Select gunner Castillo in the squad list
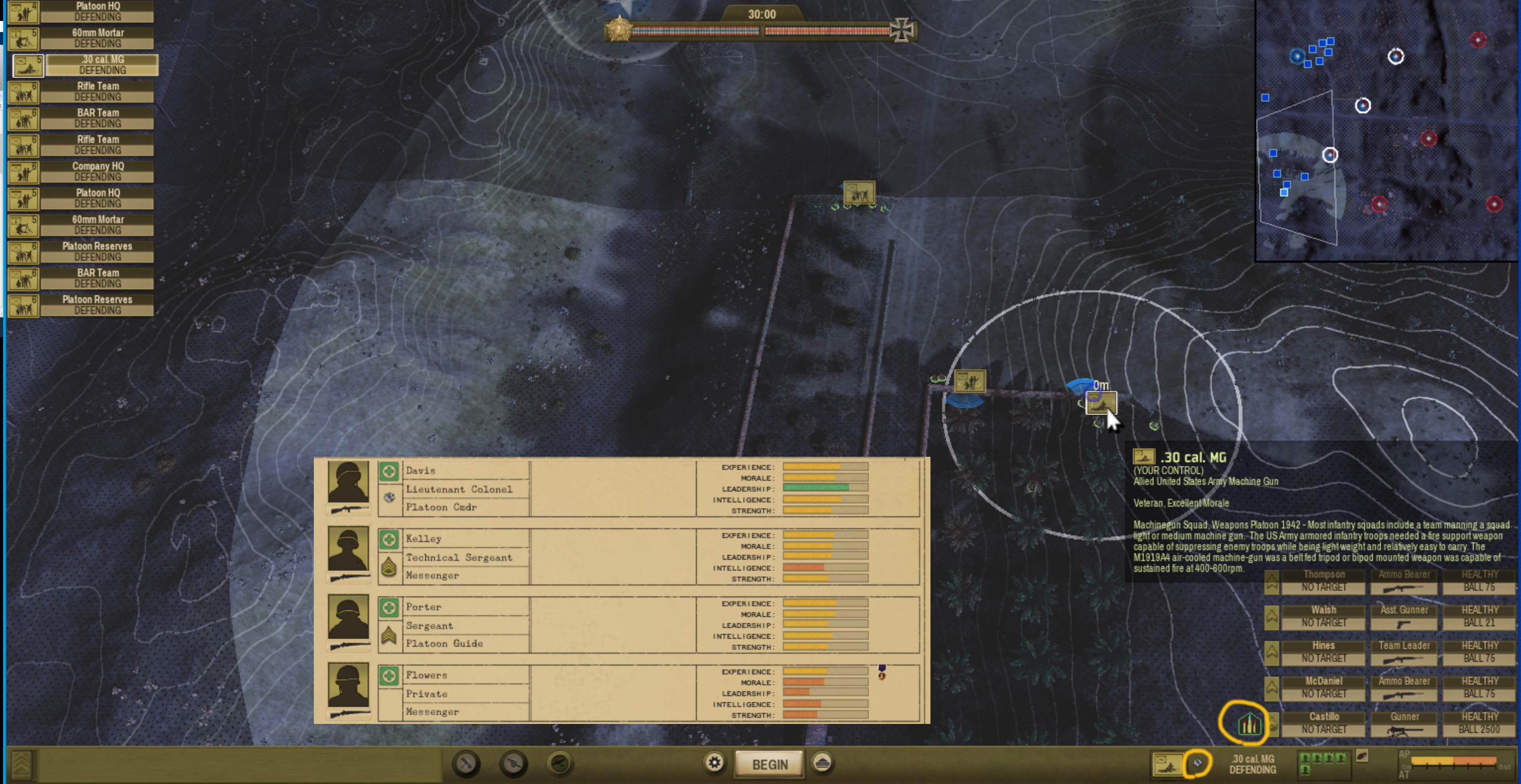Viewport: 1521px width, 784px height. point(1323,723)
